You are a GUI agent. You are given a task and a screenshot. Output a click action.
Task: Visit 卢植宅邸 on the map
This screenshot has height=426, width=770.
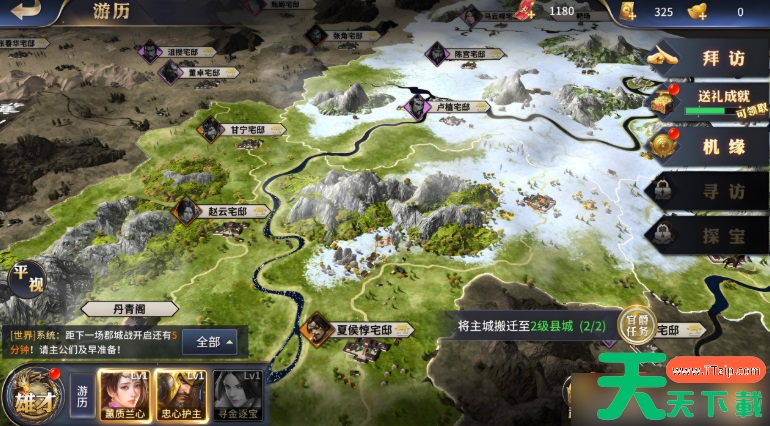click(x=452, y=106)
